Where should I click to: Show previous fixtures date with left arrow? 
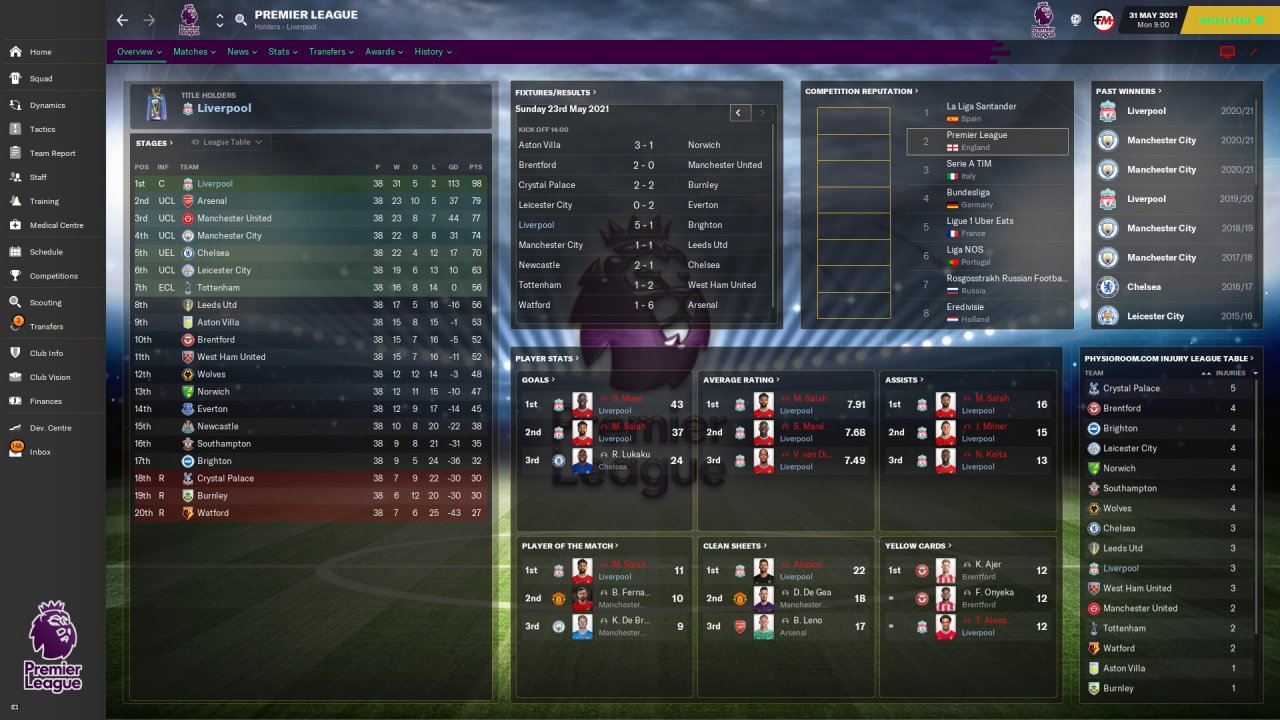point(738,113)
